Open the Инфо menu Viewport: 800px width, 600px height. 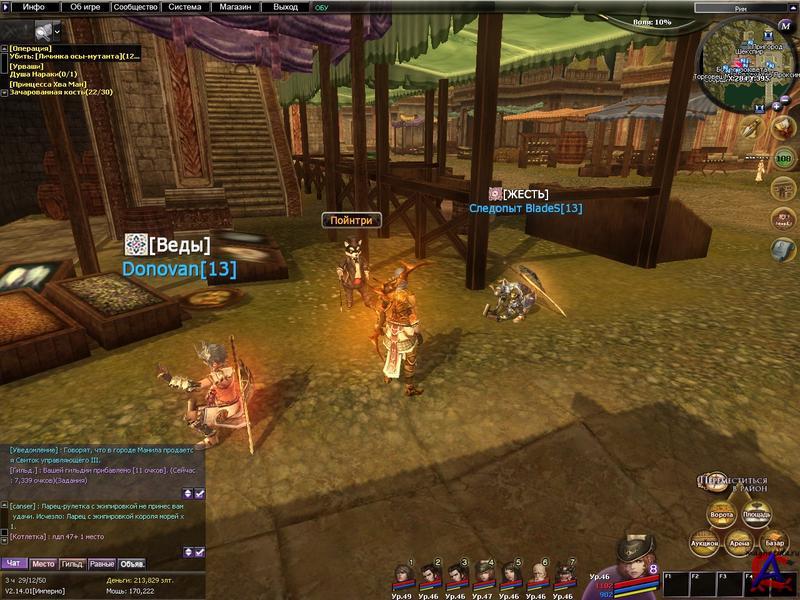click(x=33, y=6)
